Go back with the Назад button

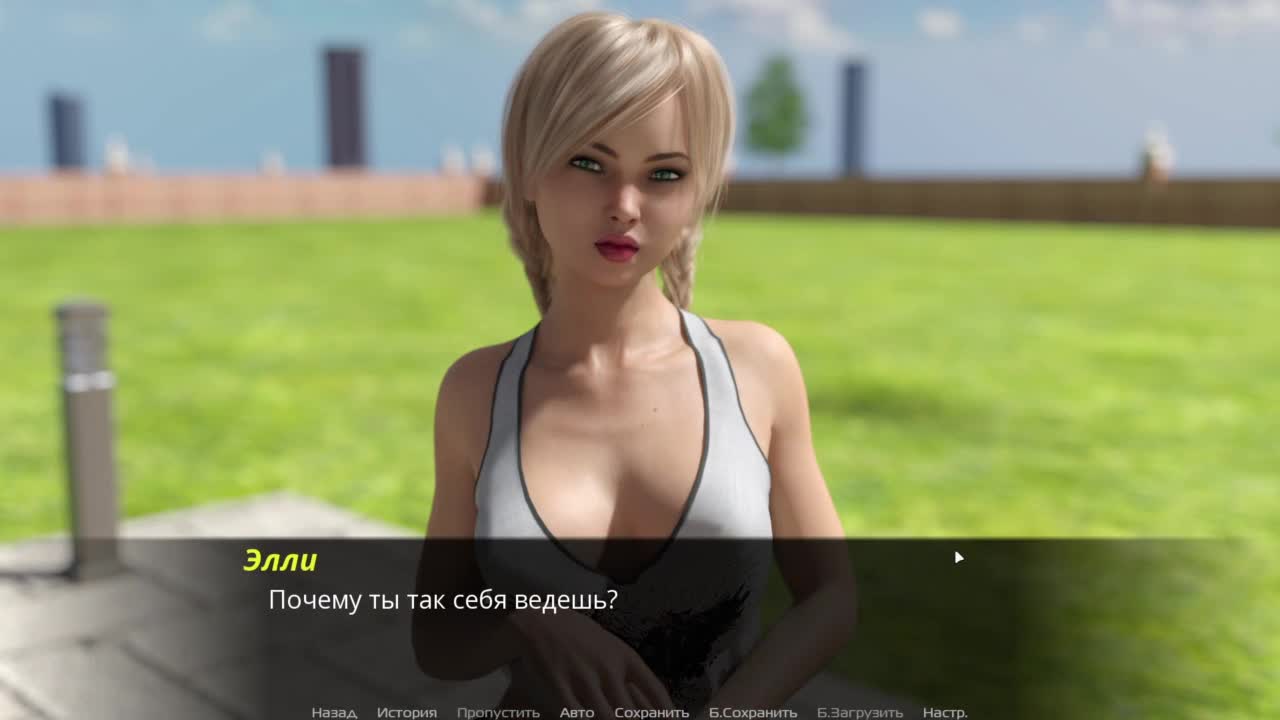tap(333, 712)
